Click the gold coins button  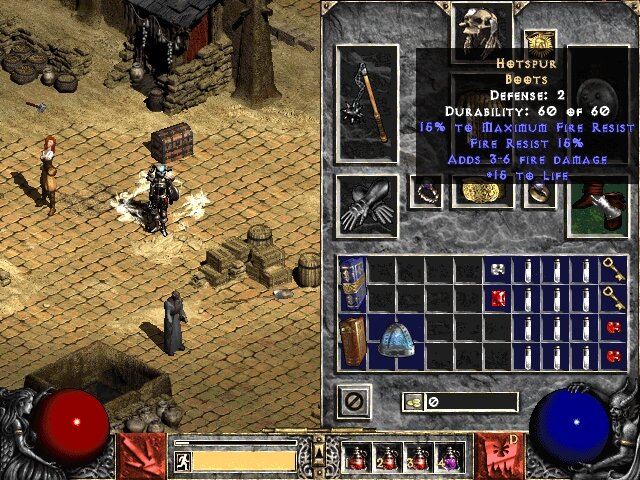(413, 402)
